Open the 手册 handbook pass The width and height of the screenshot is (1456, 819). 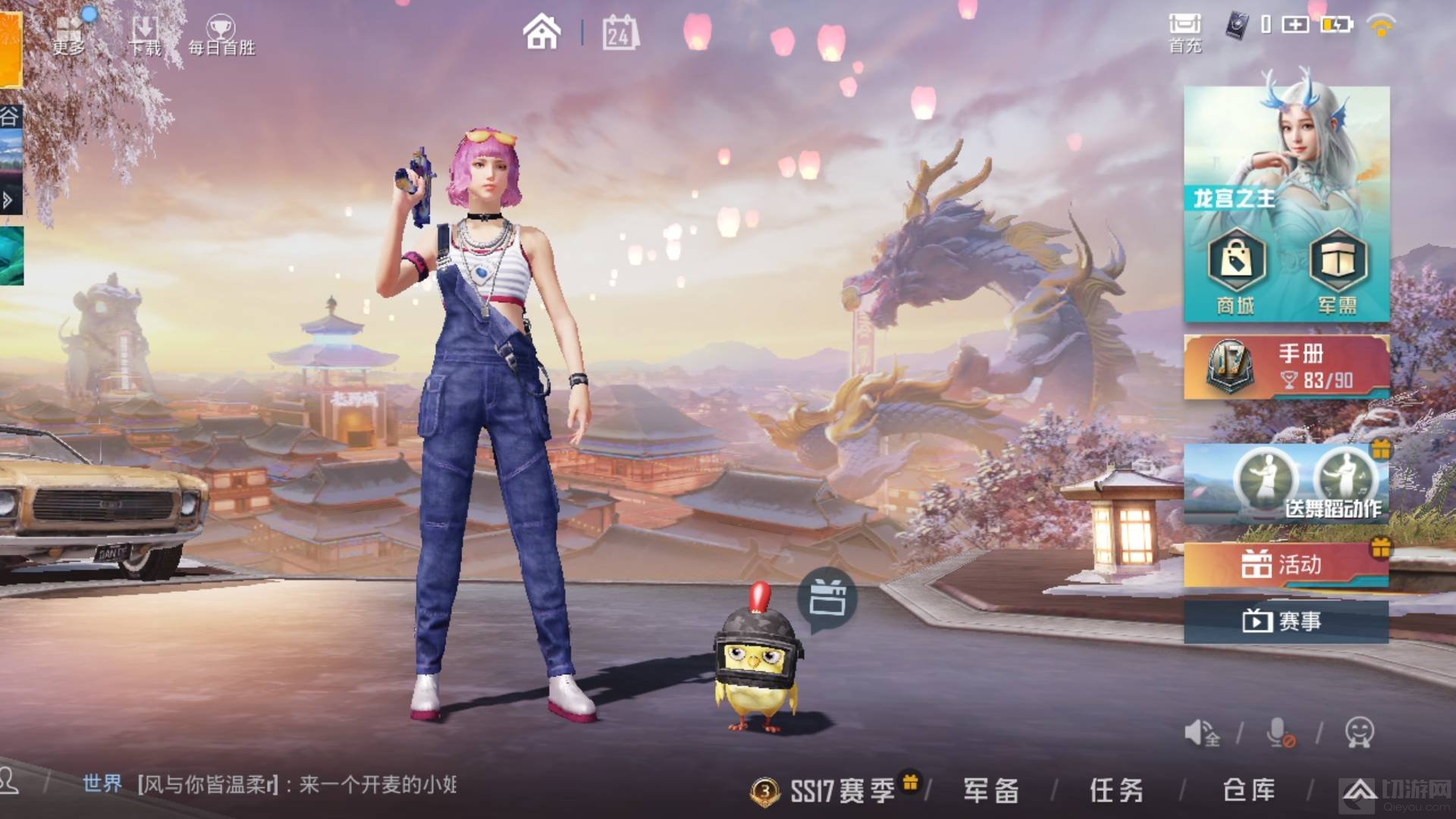1286,366
